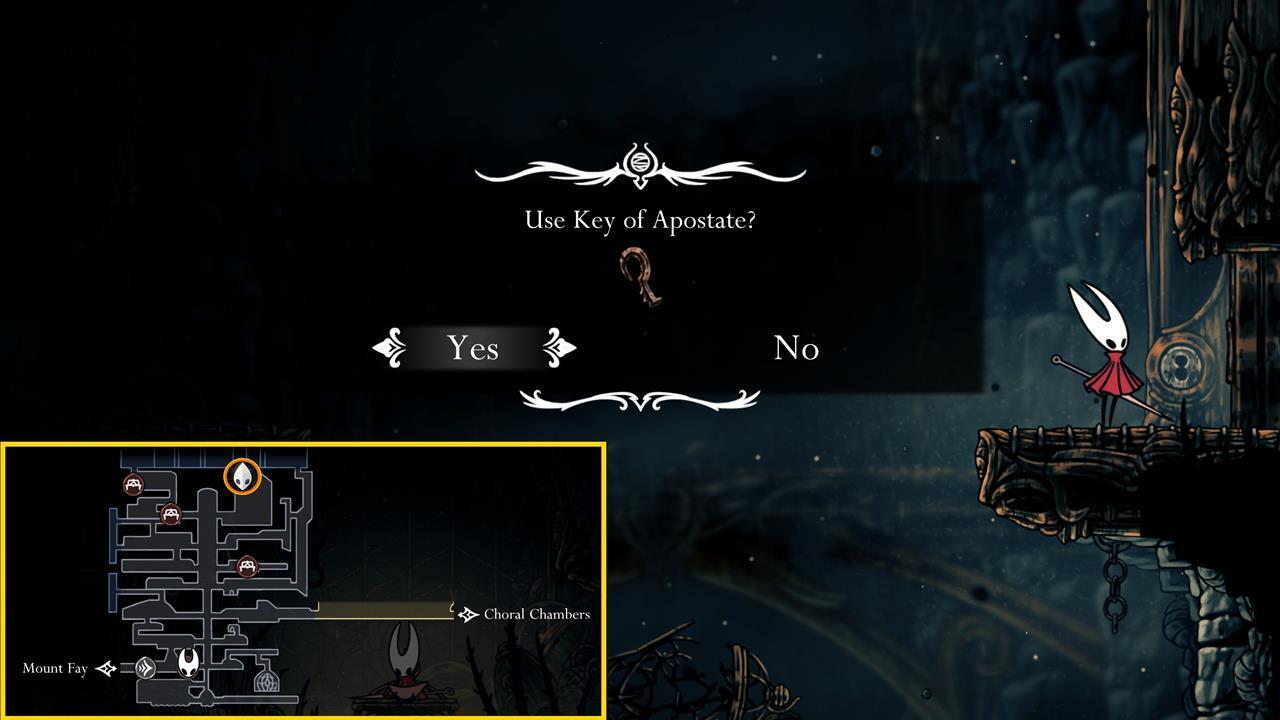Click the left flourish beside the Yes option
This screenshot has height=720, width=1280.
(x=389, y=348)
